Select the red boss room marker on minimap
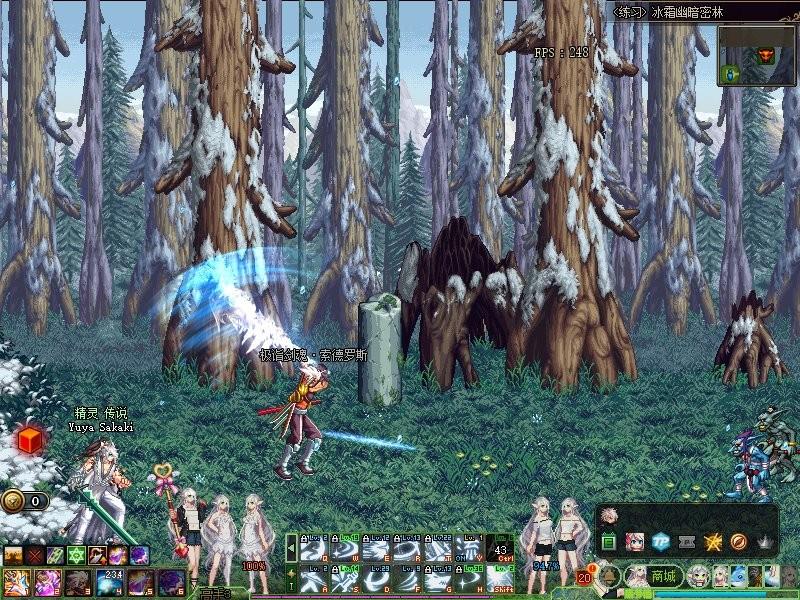The width and height of the screenshot is (800, 600). pos(768,54)
